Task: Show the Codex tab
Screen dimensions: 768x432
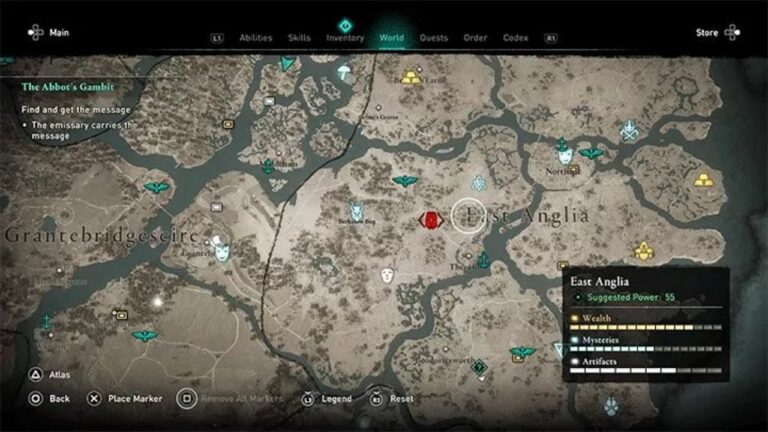Action: [516, 38]
